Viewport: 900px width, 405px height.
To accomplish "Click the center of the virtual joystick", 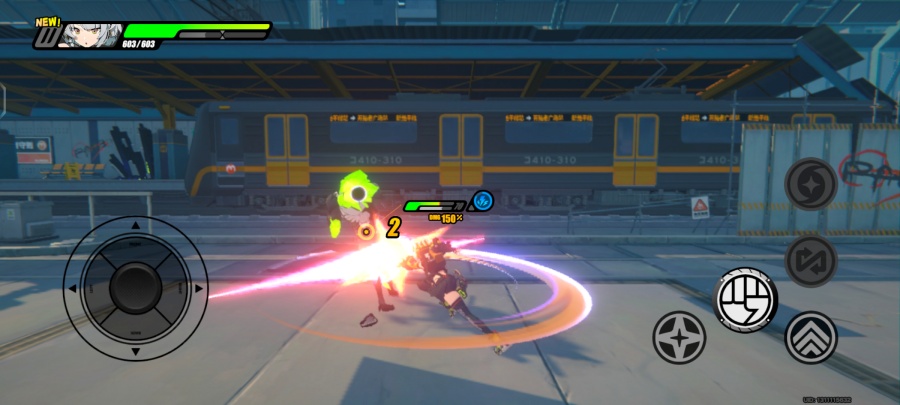I will [135, 289].
